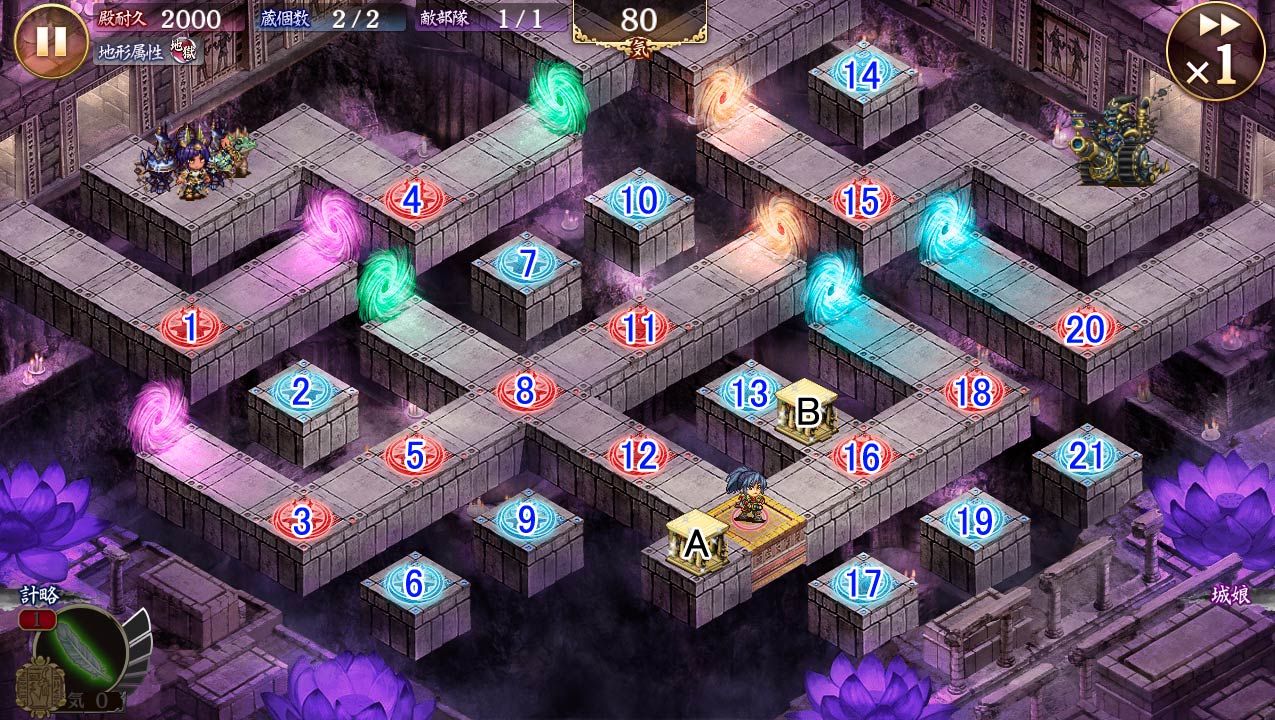1275x720 pixels.
Task: Pick blue deployment tile 7
Action: click(526, 264)
